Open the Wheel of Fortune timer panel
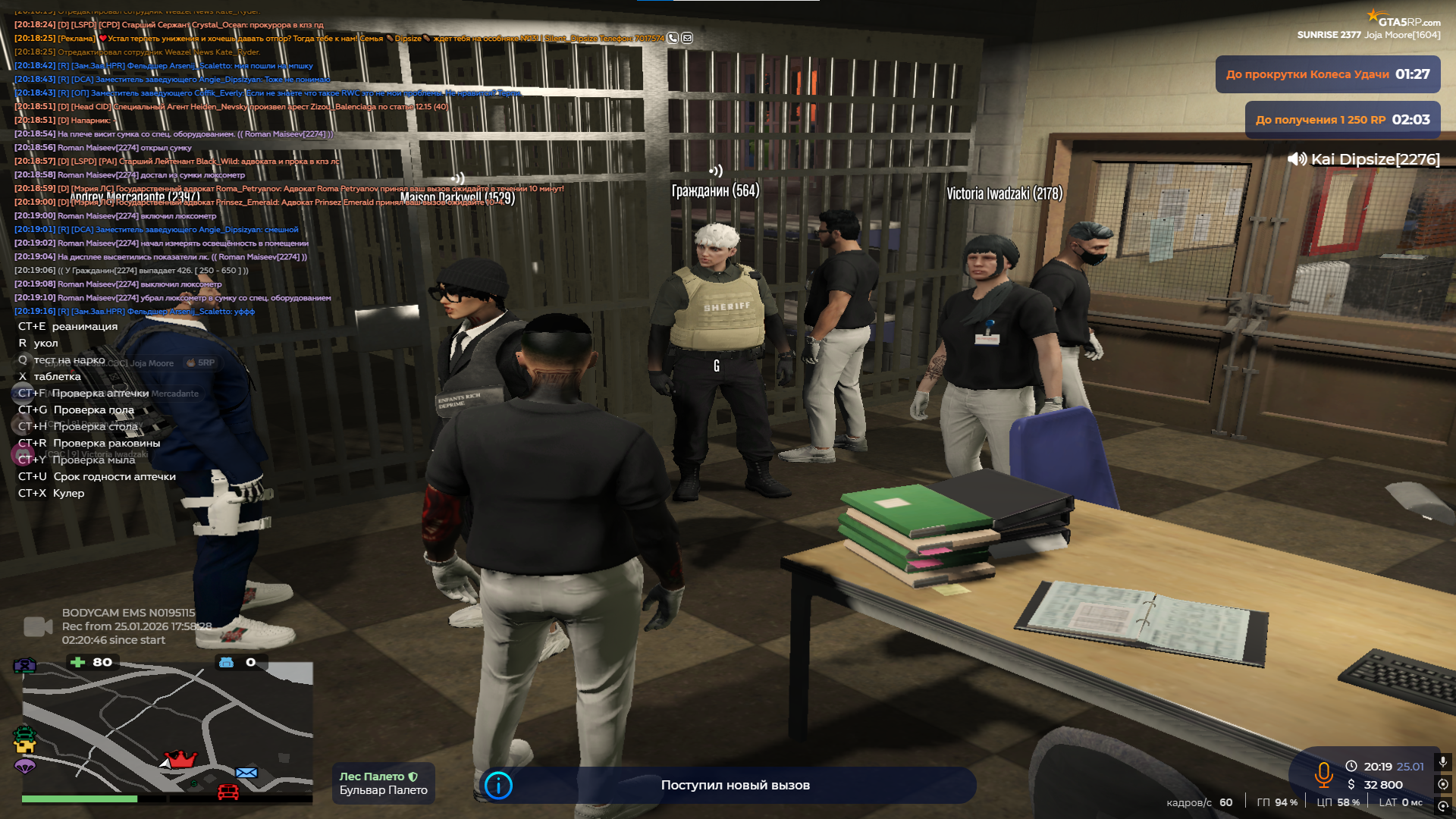Image resolution: width=1456 pixels, height=819 pixels. [1327, 74]
